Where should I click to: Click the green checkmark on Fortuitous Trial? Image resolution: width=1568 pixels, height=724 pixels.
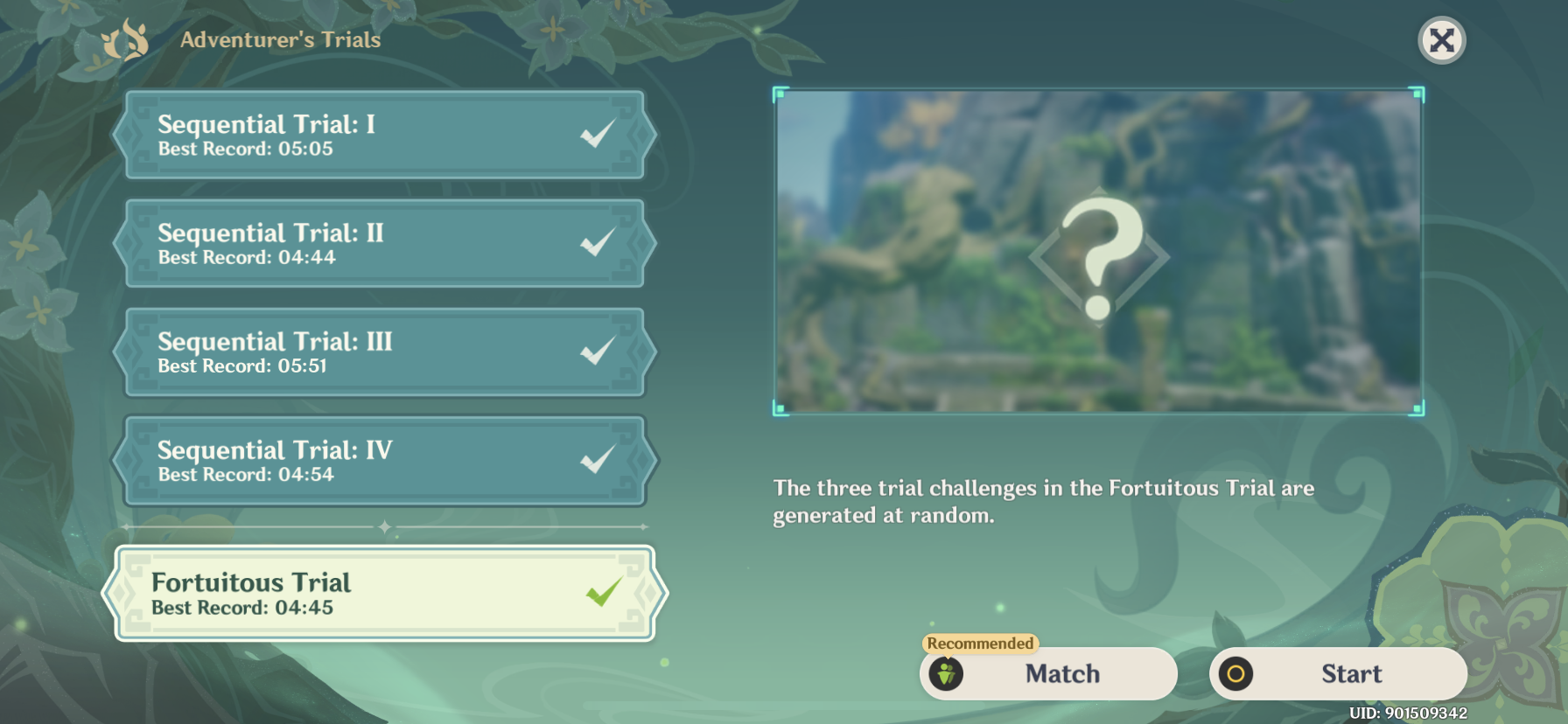click(x=604, y=593)
